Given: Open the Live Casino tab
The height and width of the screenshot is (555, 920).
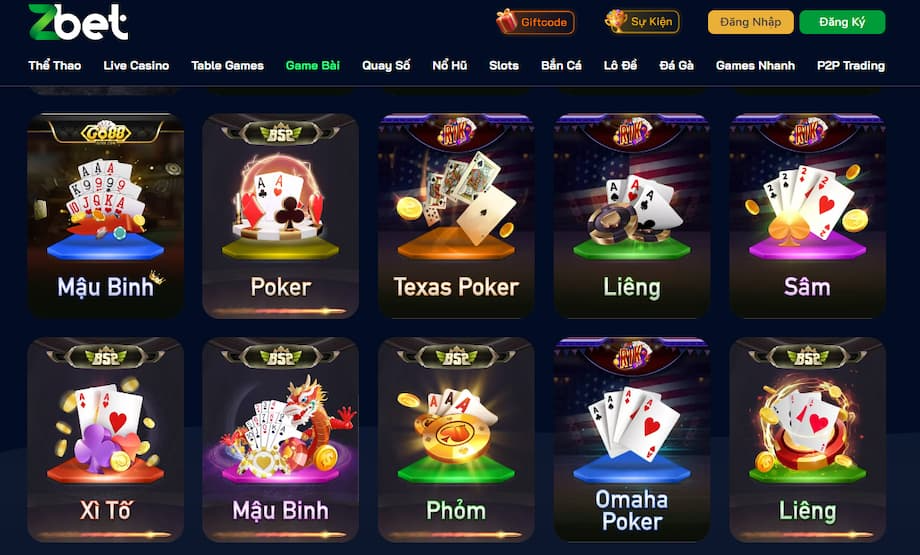Looking at the screenshot, I should (136, 66).
